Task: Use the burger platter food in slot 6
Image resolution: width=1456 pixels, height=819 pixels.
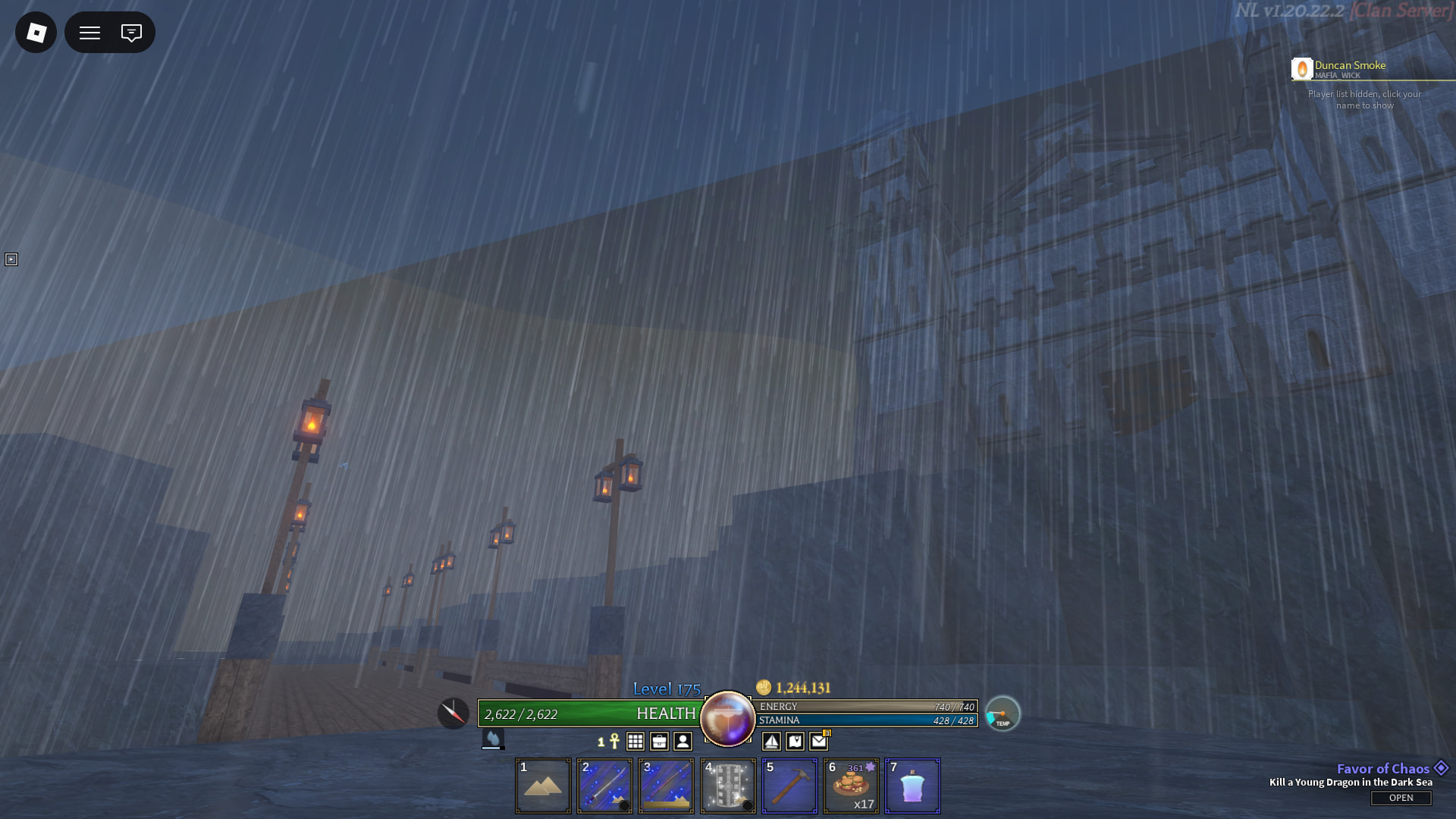Action: pyautogui.click(x=851, y=786)
